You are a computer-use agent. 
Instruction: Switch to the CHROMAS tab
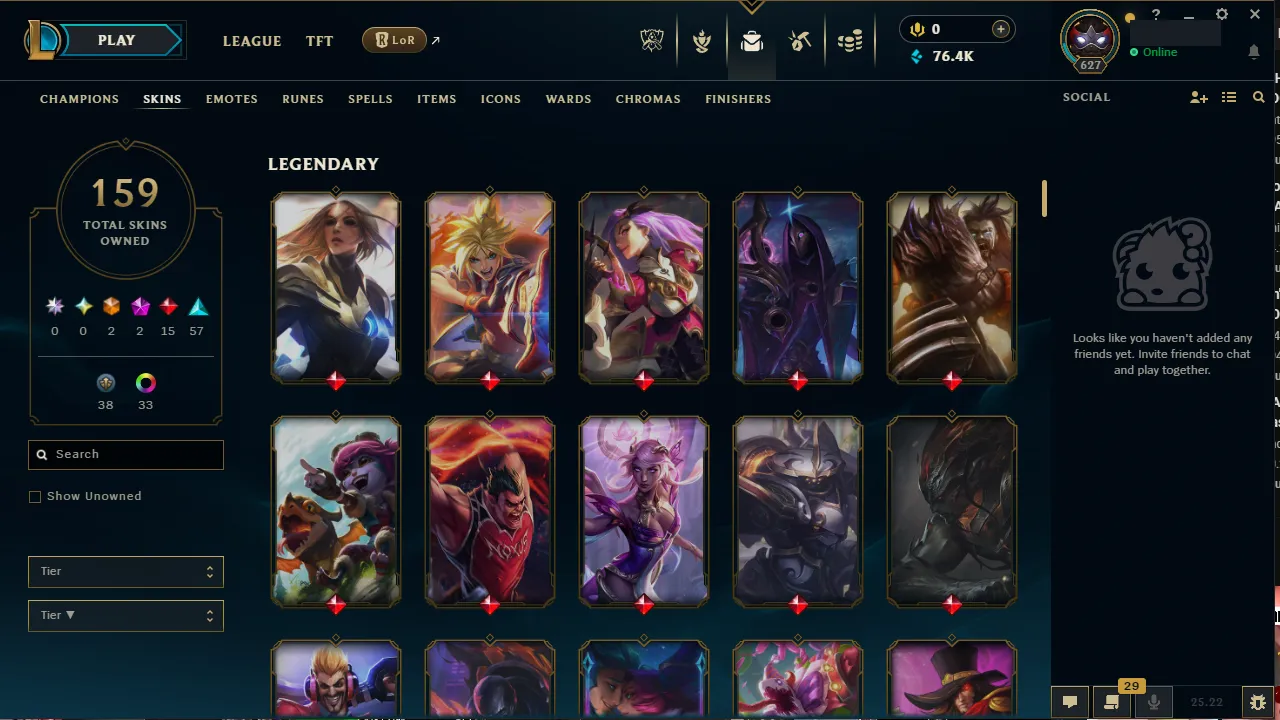click(648, 99)
